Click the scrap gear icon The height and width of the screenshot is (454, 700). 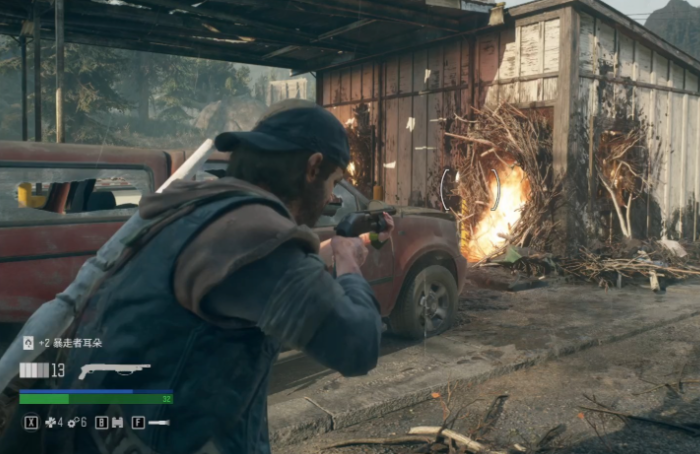click(72, 422)
